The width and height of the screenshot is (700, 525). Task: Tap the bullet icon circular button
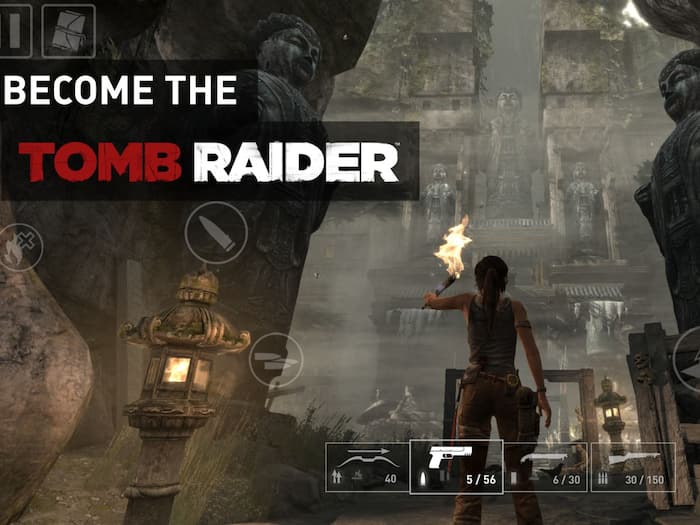click(216, 233)
